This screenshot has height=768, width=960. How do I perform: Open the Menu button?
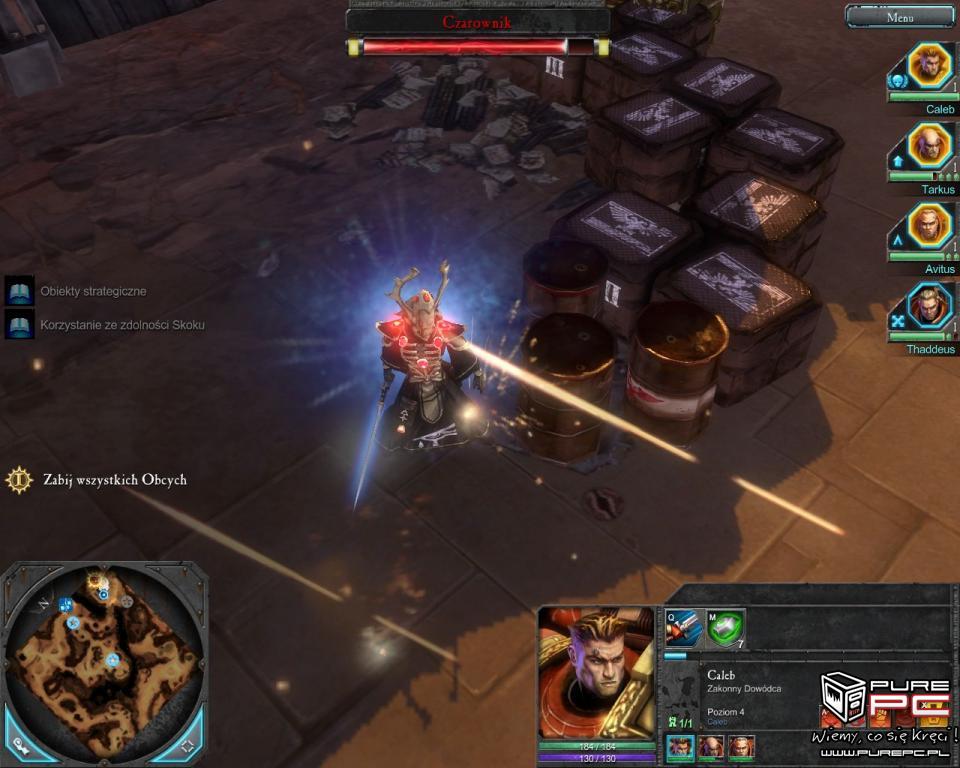[899, 17]
